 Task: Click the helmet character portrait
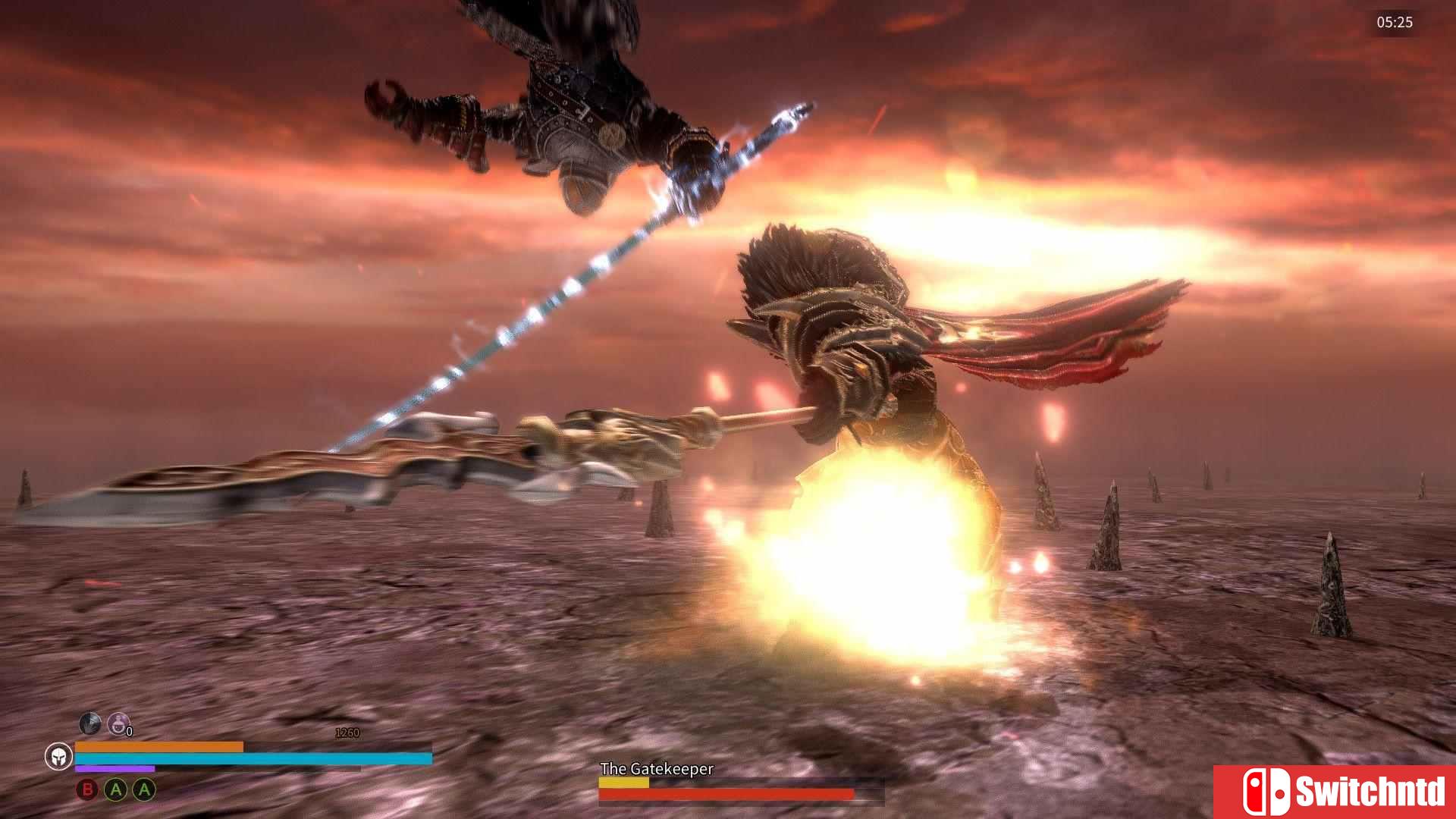point(58,756)
